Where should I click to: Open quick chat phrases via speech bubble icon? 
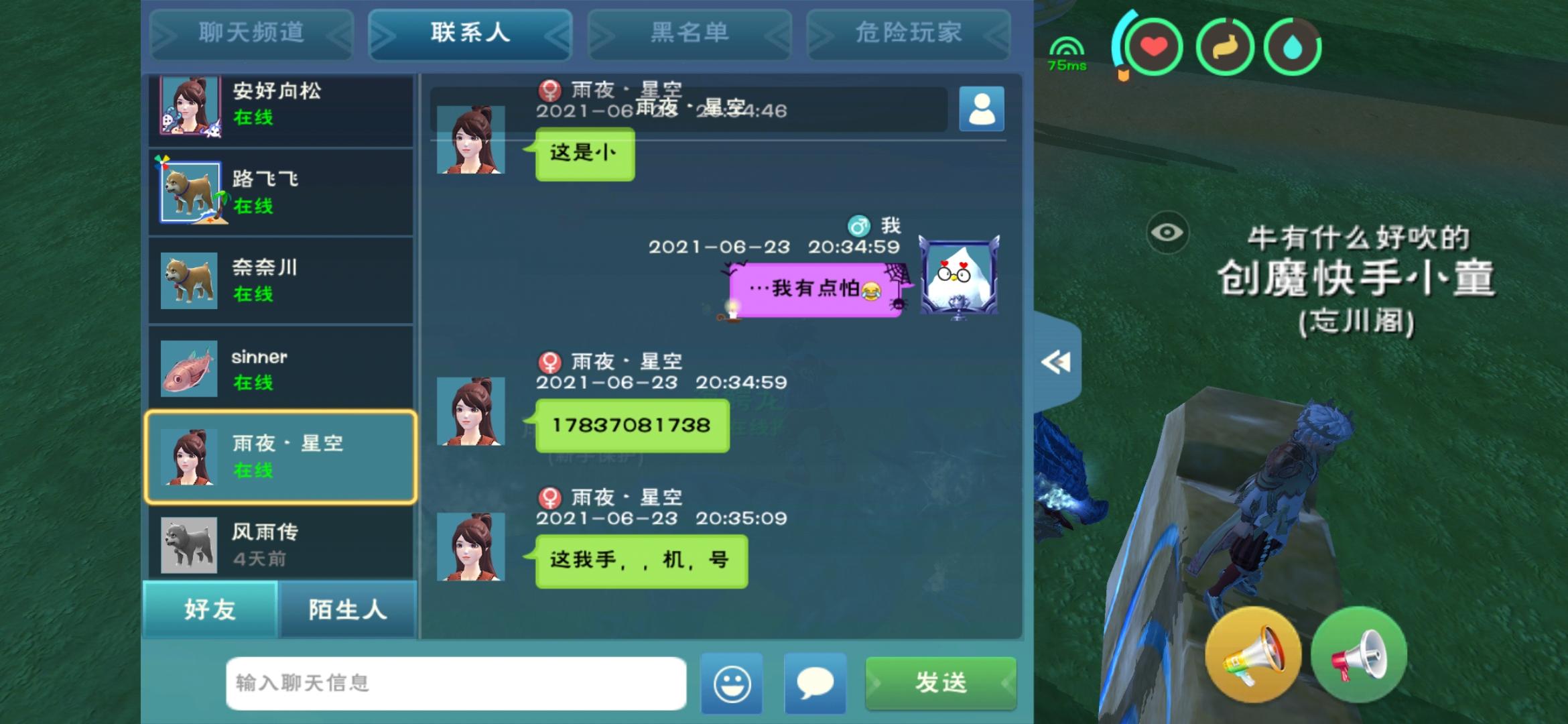814,683
